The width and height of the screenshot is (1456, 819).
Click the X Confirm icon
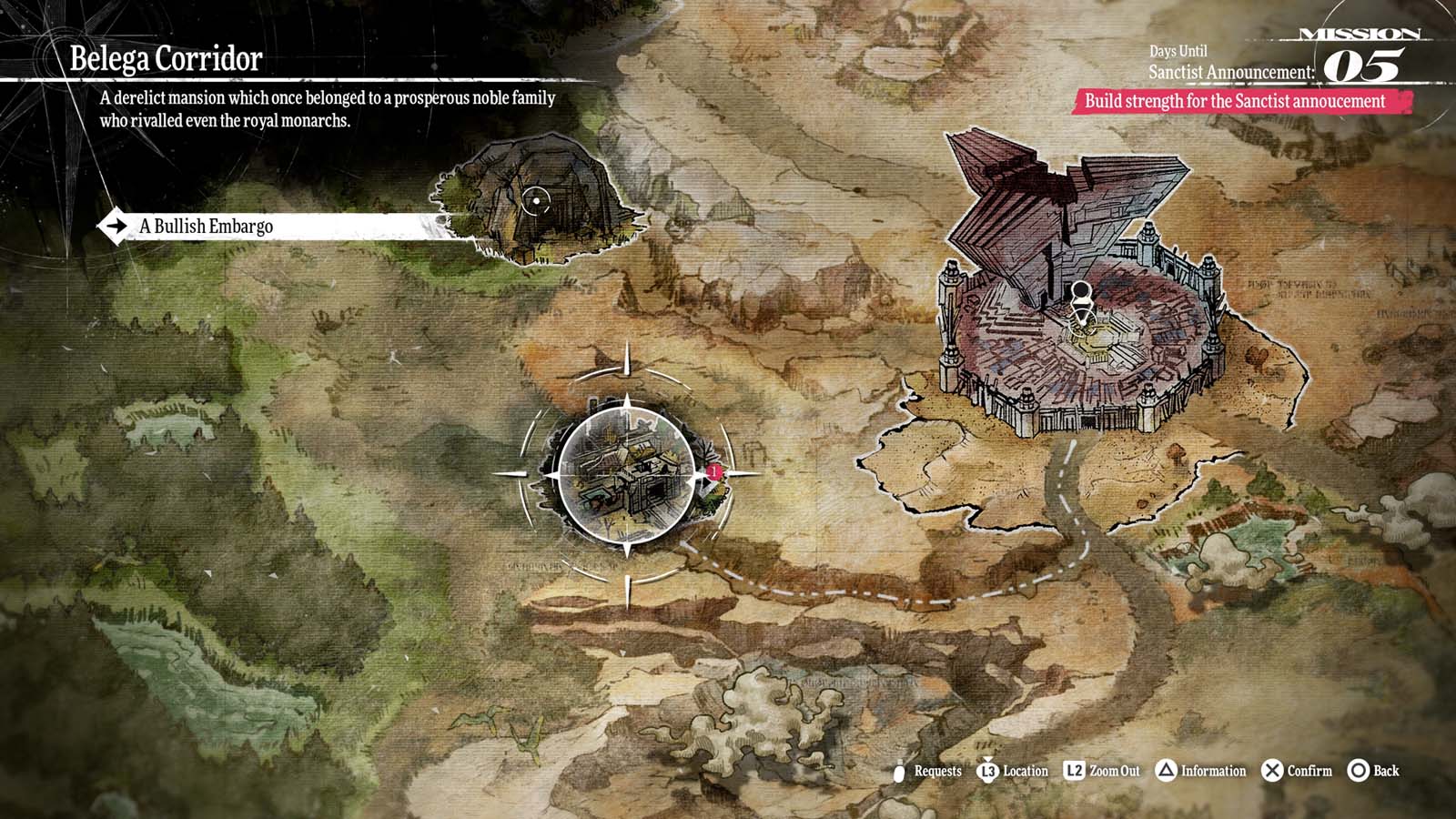tap(1272, 771)
